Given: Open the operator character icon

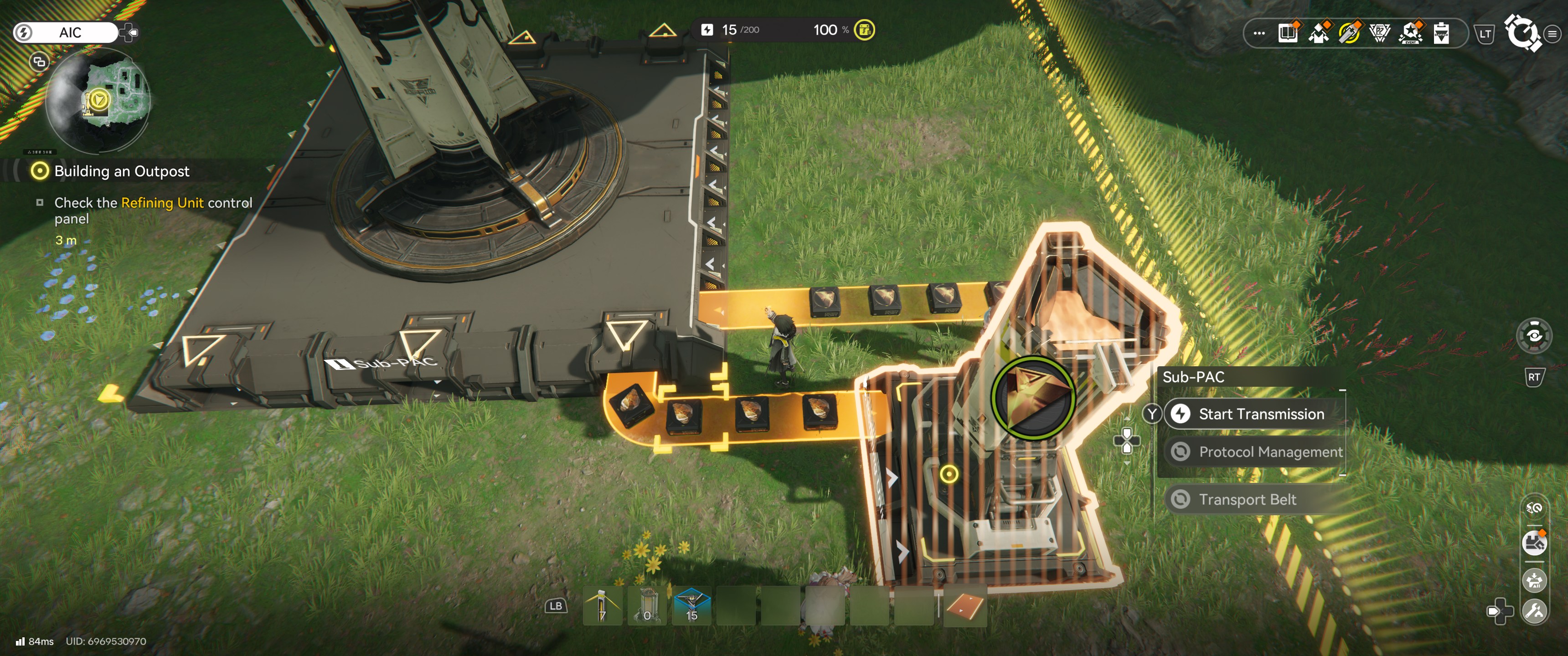Looking at the screenshot, I should tap(1319, 33).
